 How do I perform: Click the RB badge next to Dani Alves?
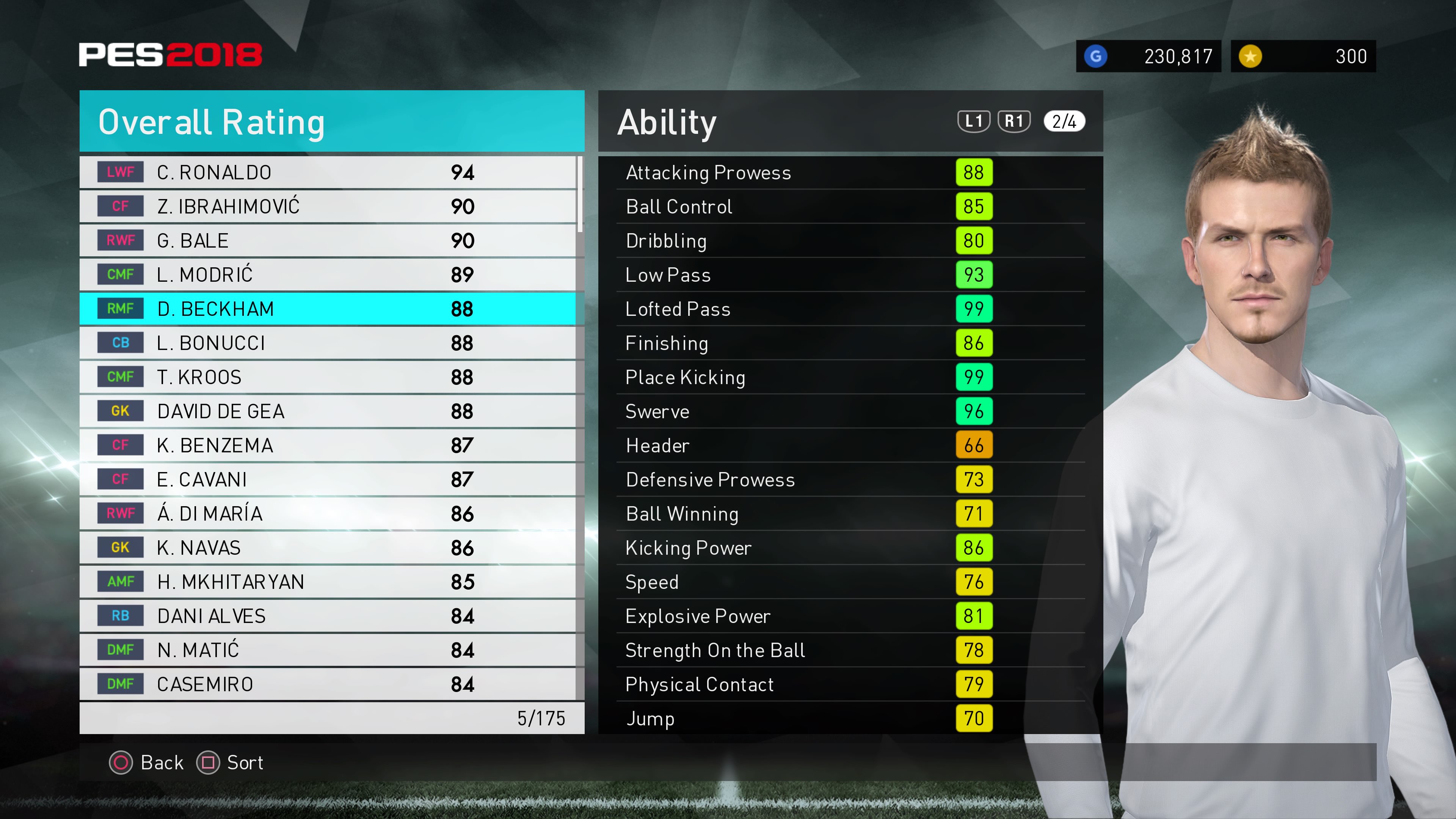[x=121, y=615]
